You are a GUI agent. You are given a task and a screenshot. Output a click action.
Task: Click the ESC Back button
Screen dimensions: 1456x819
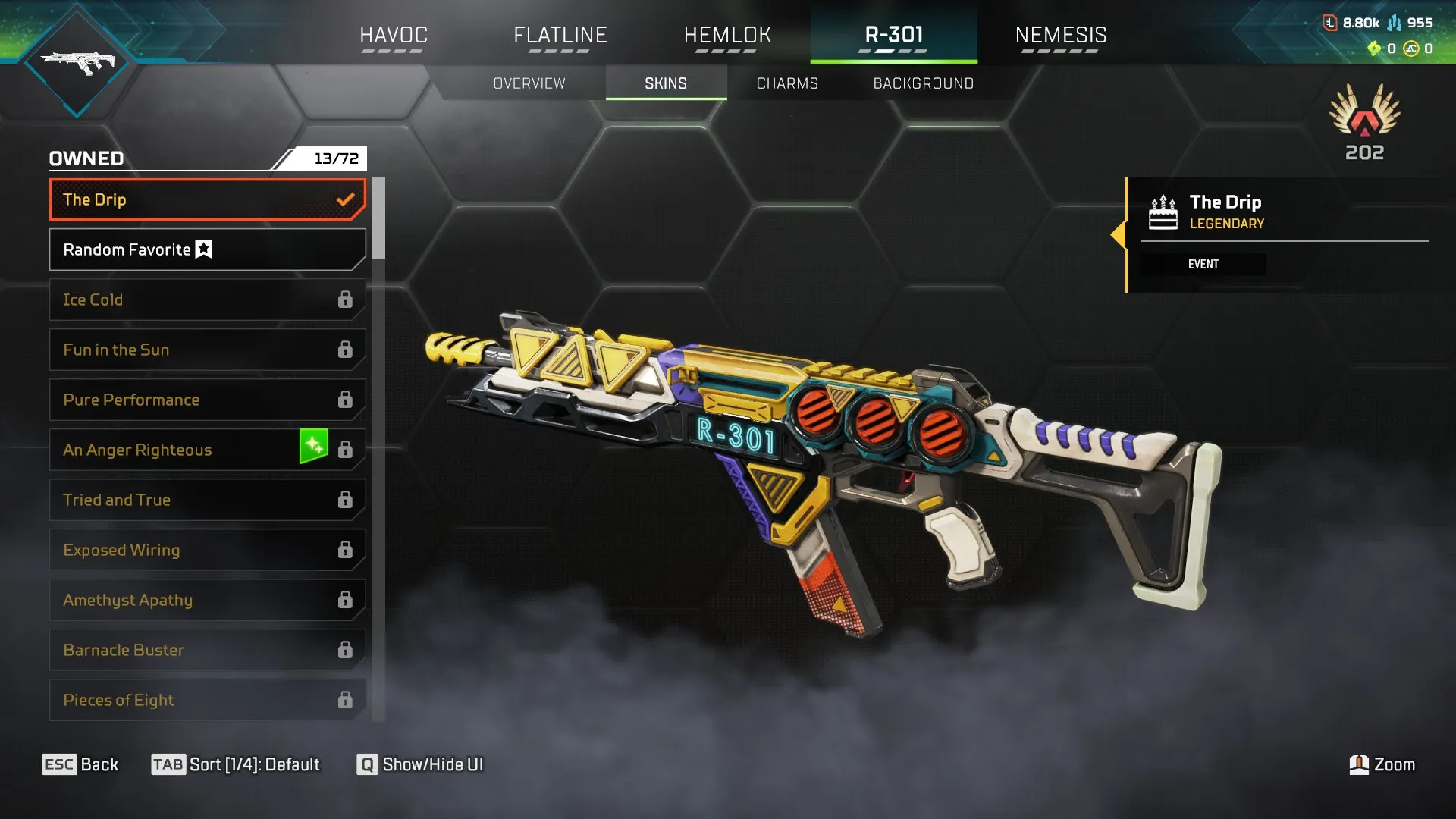pos(80,764)
